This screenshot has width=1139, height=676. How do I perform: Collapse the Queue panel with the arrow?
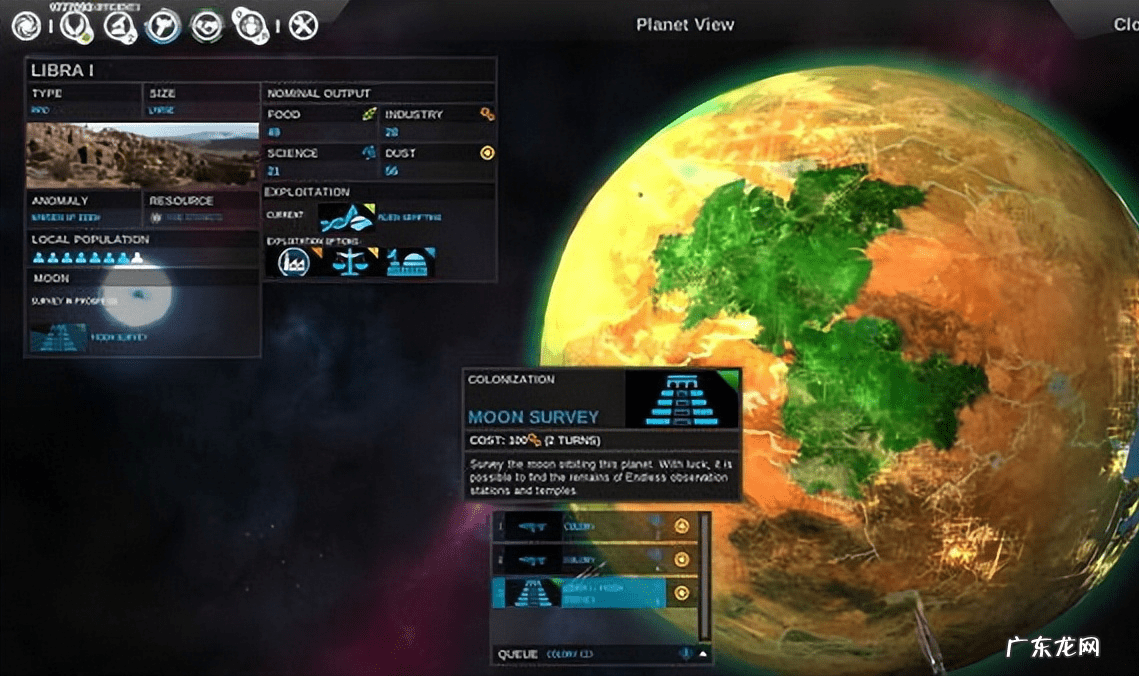[x=704, y=655]
